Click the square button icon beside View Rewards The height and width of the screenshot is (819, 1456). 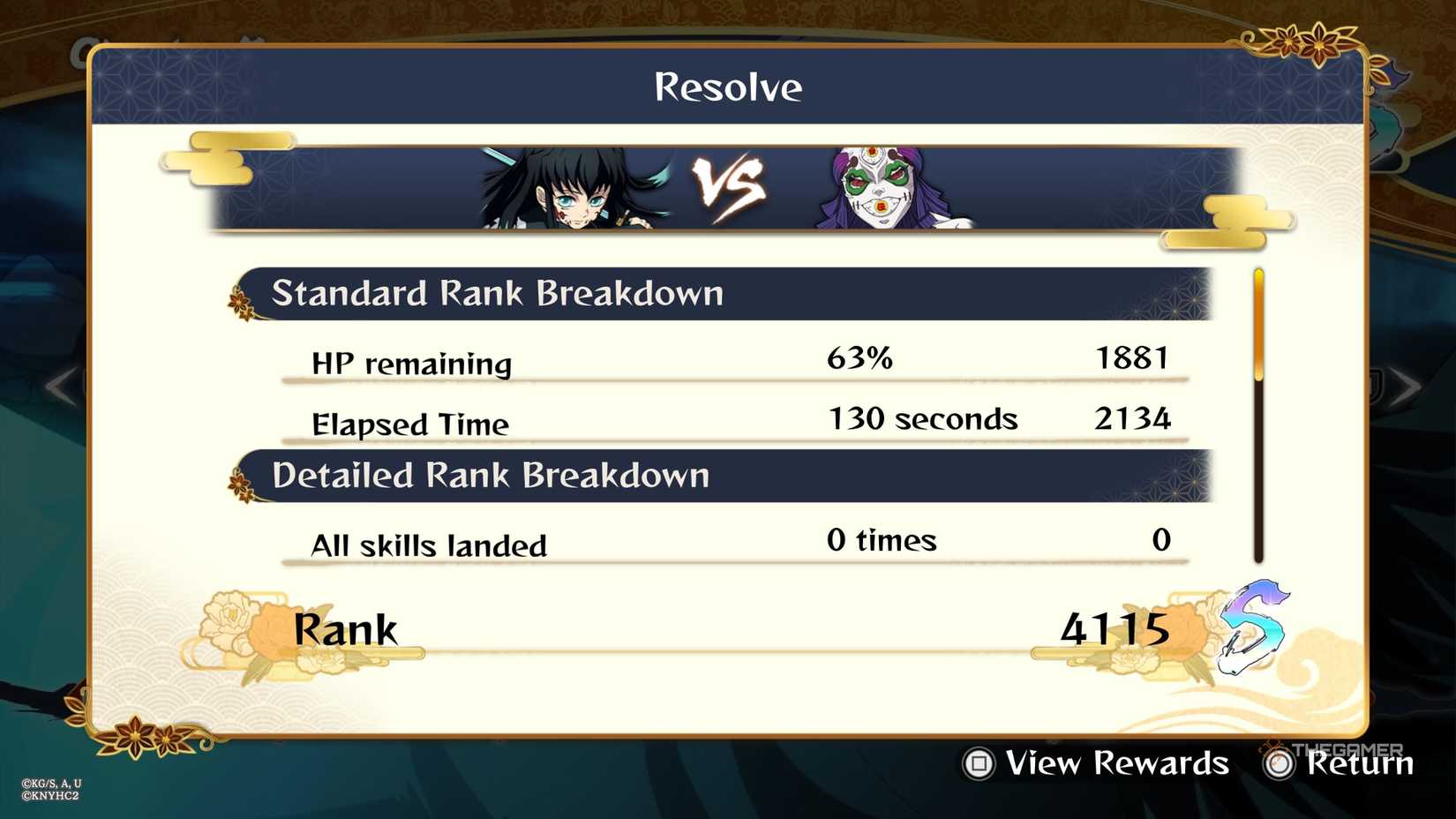pyautogui.click(x=980, y=763)
